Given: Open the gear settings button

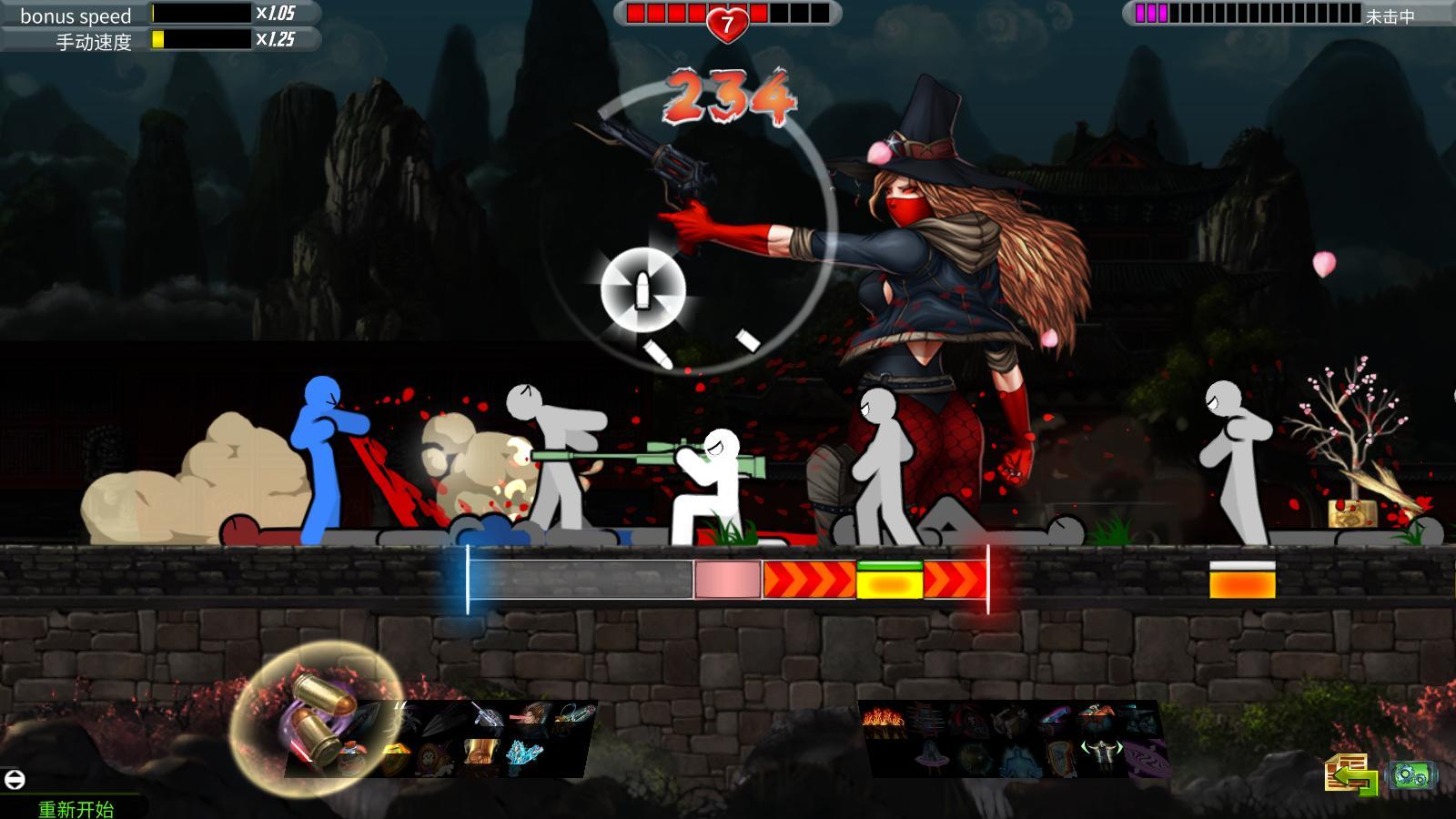Looking at the screenshot, I should tap(1412, 775).
